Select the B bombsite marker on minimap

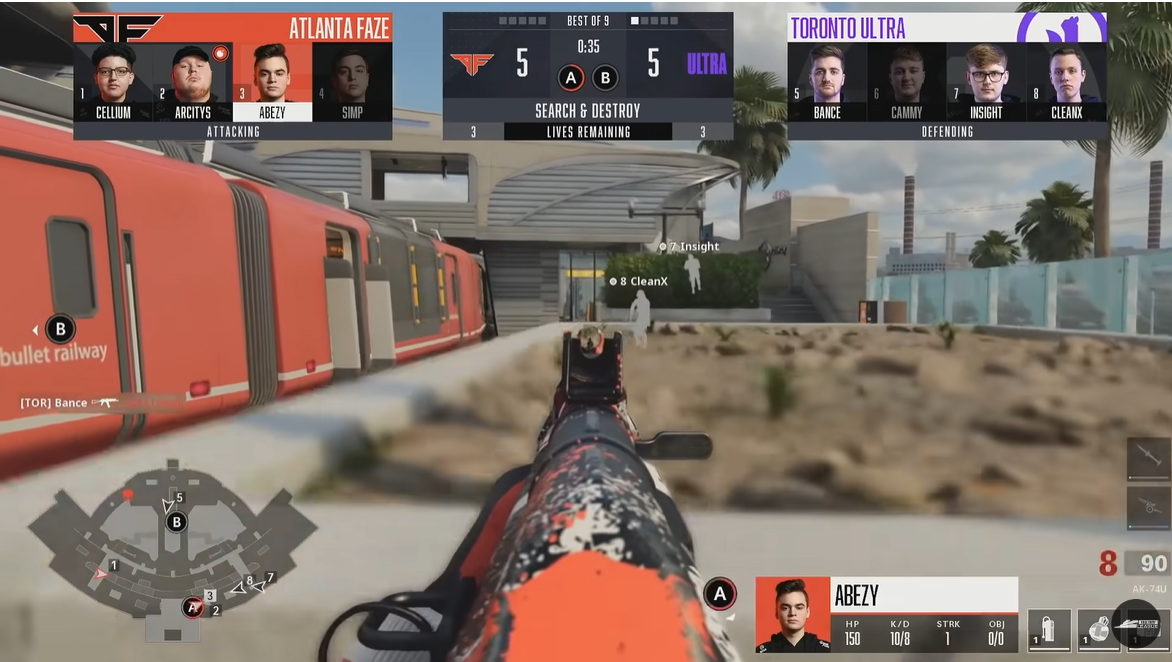pyautogui.click(x=177, y=521)
